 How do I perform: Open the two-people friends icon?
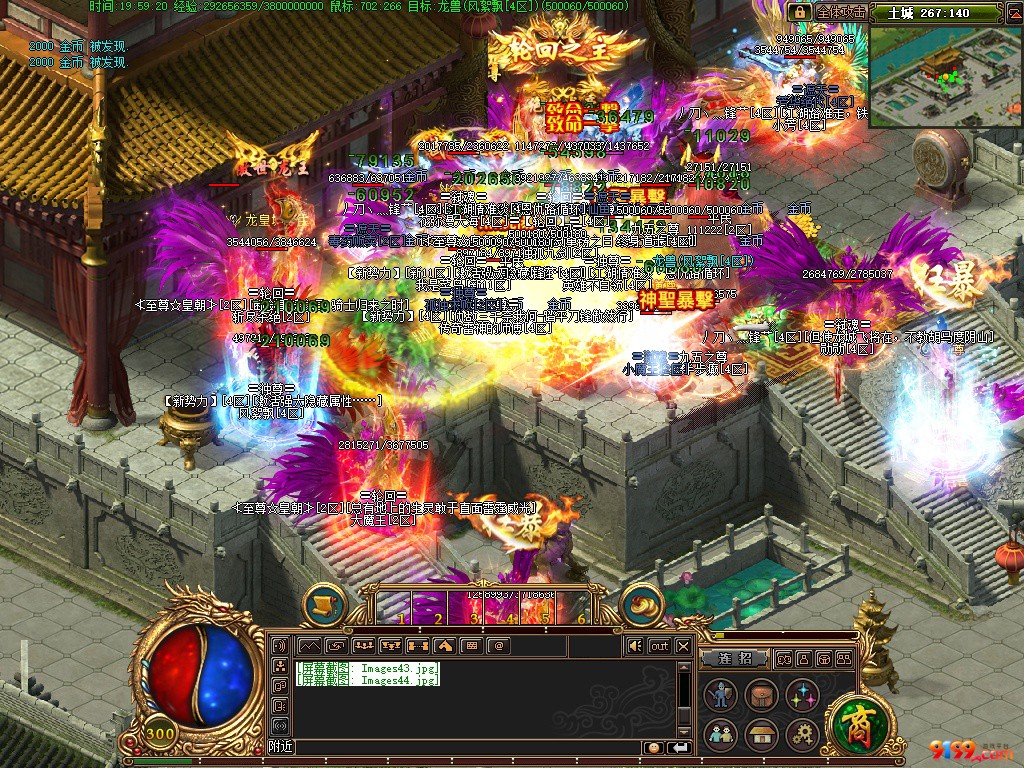(719, 734)
